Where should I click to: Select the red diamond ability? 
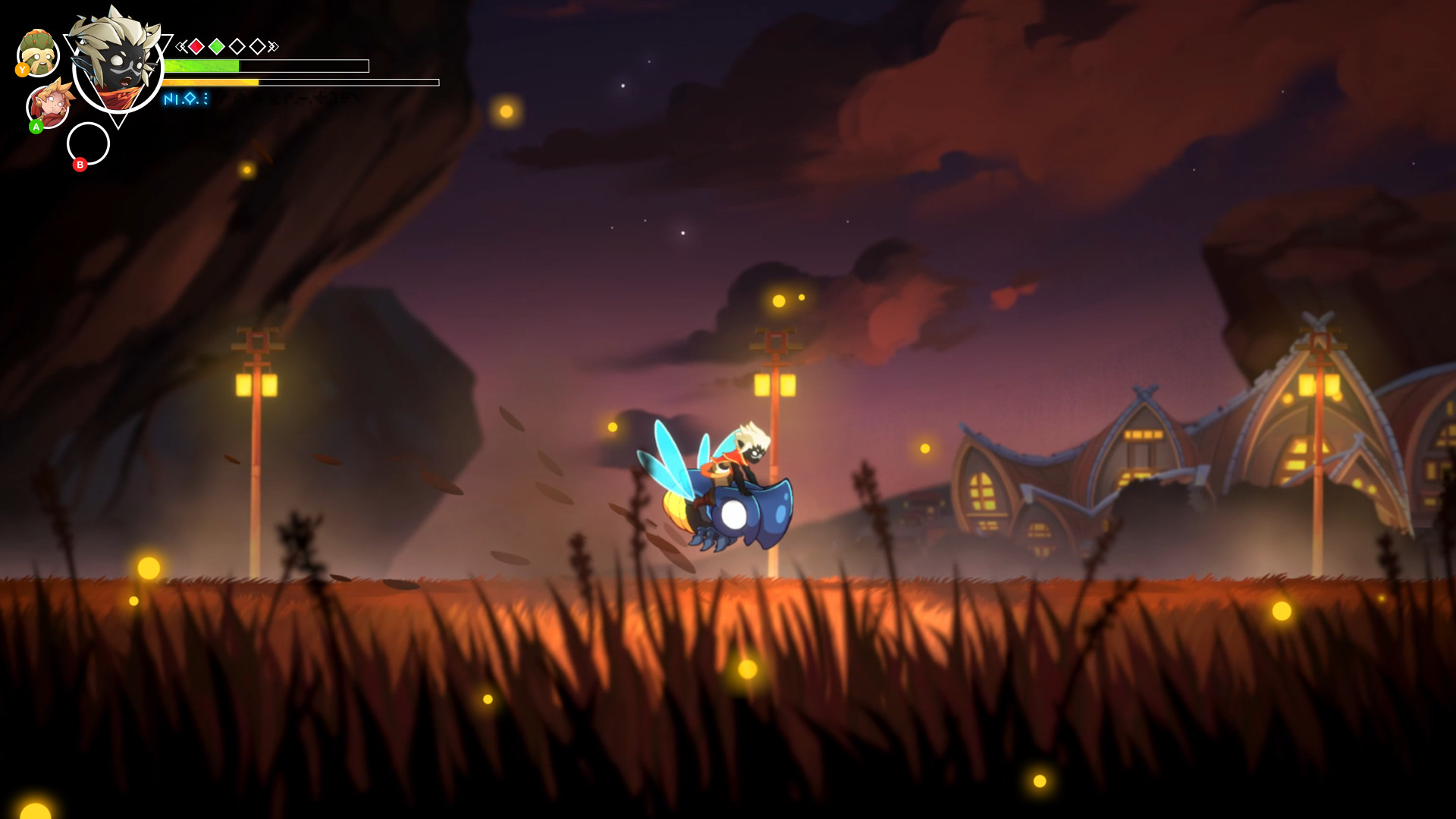[196, 46]
